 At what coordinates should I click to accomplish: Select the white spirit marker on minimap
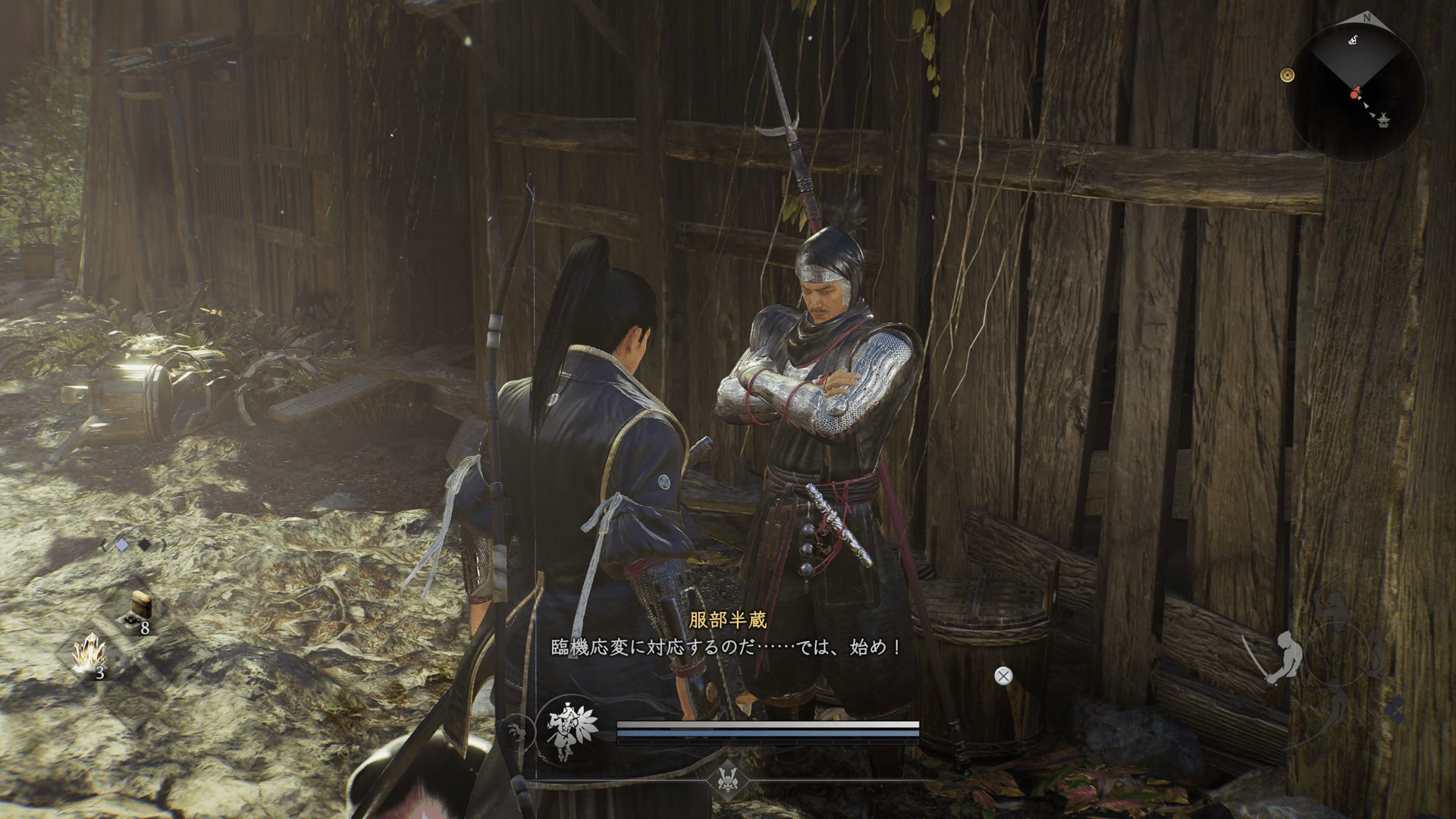1353,40
